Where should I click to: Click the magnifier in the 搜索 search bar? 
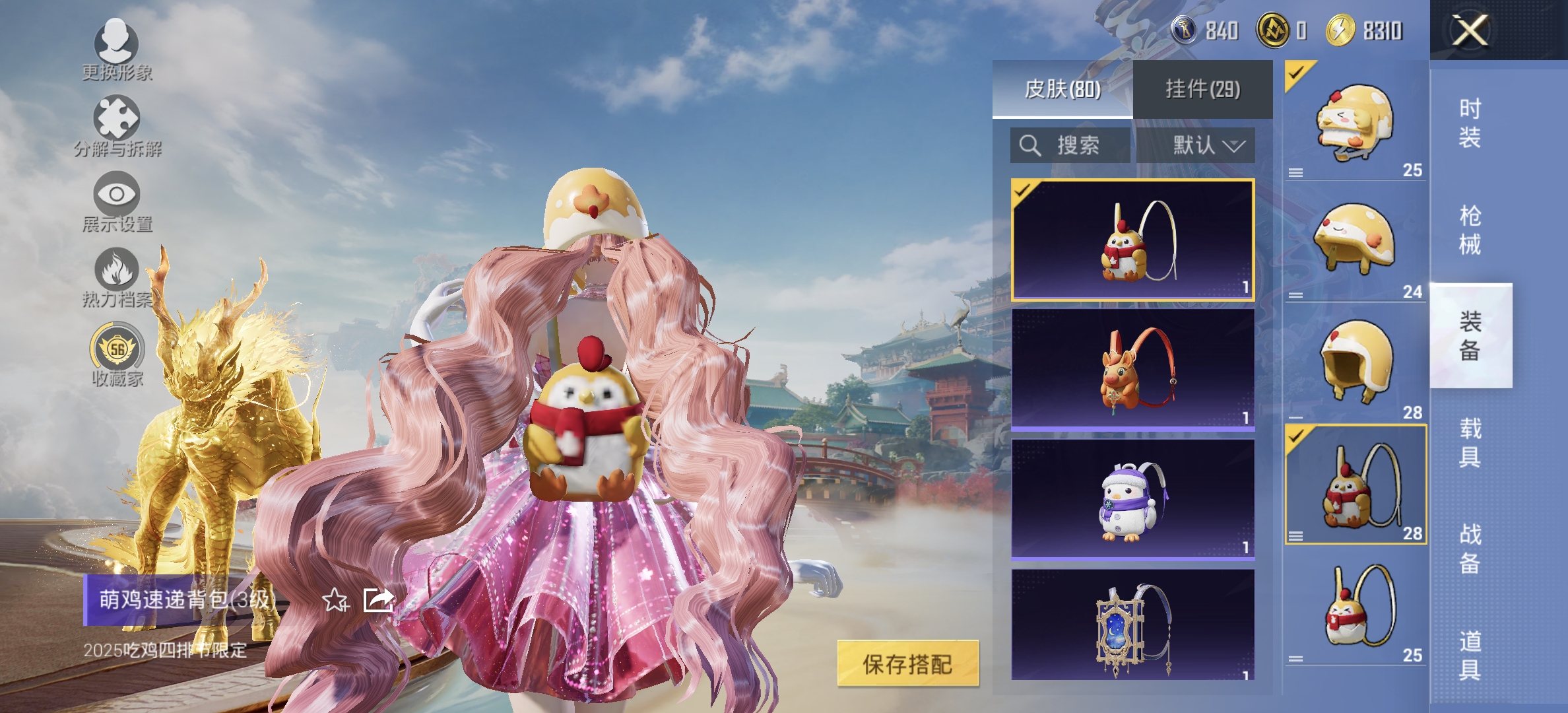[1031, 145]
